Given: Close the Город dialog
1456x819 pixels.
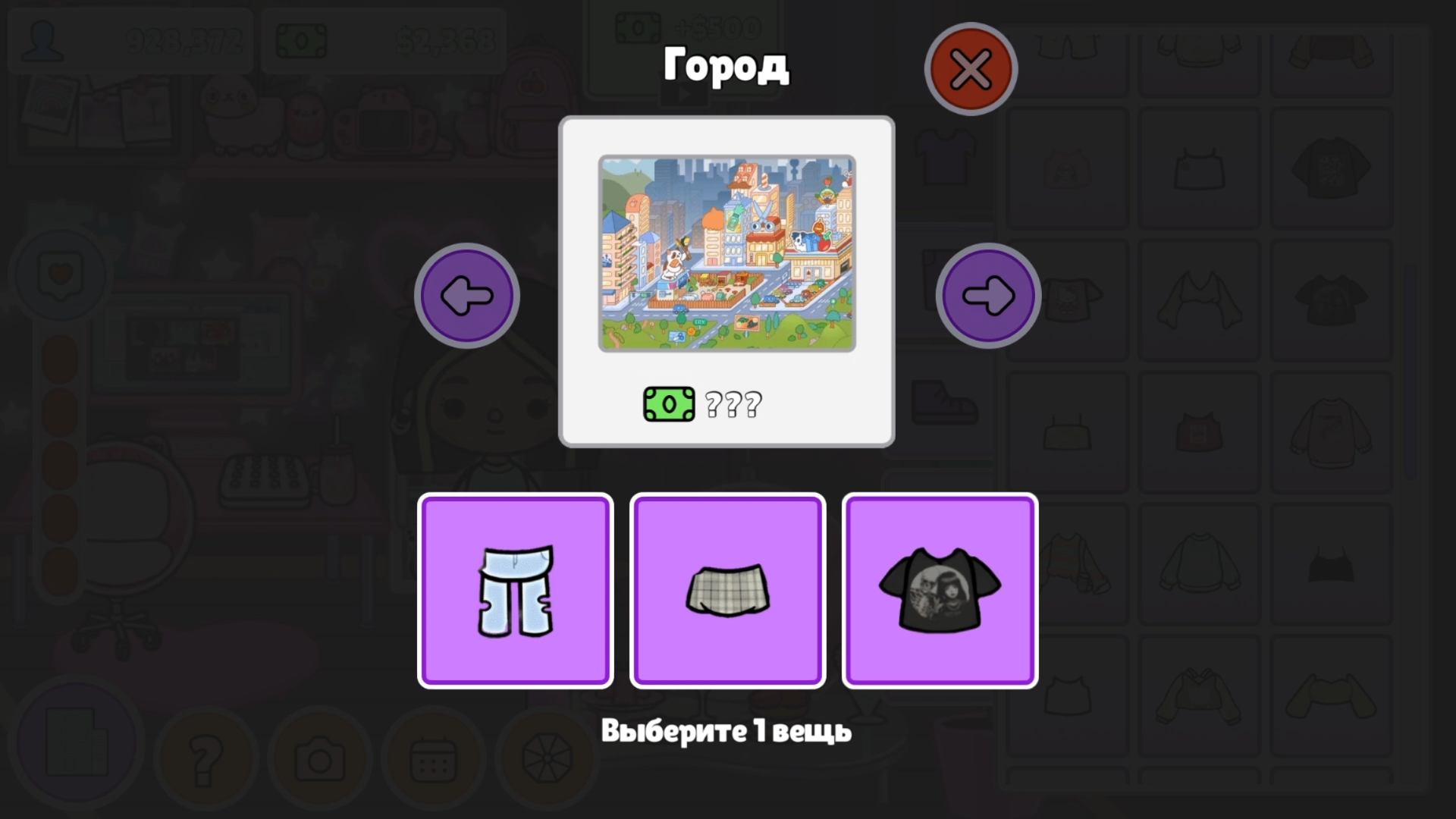Looking at the screenshot, I should pyautogui.click(x=971, y=68).
